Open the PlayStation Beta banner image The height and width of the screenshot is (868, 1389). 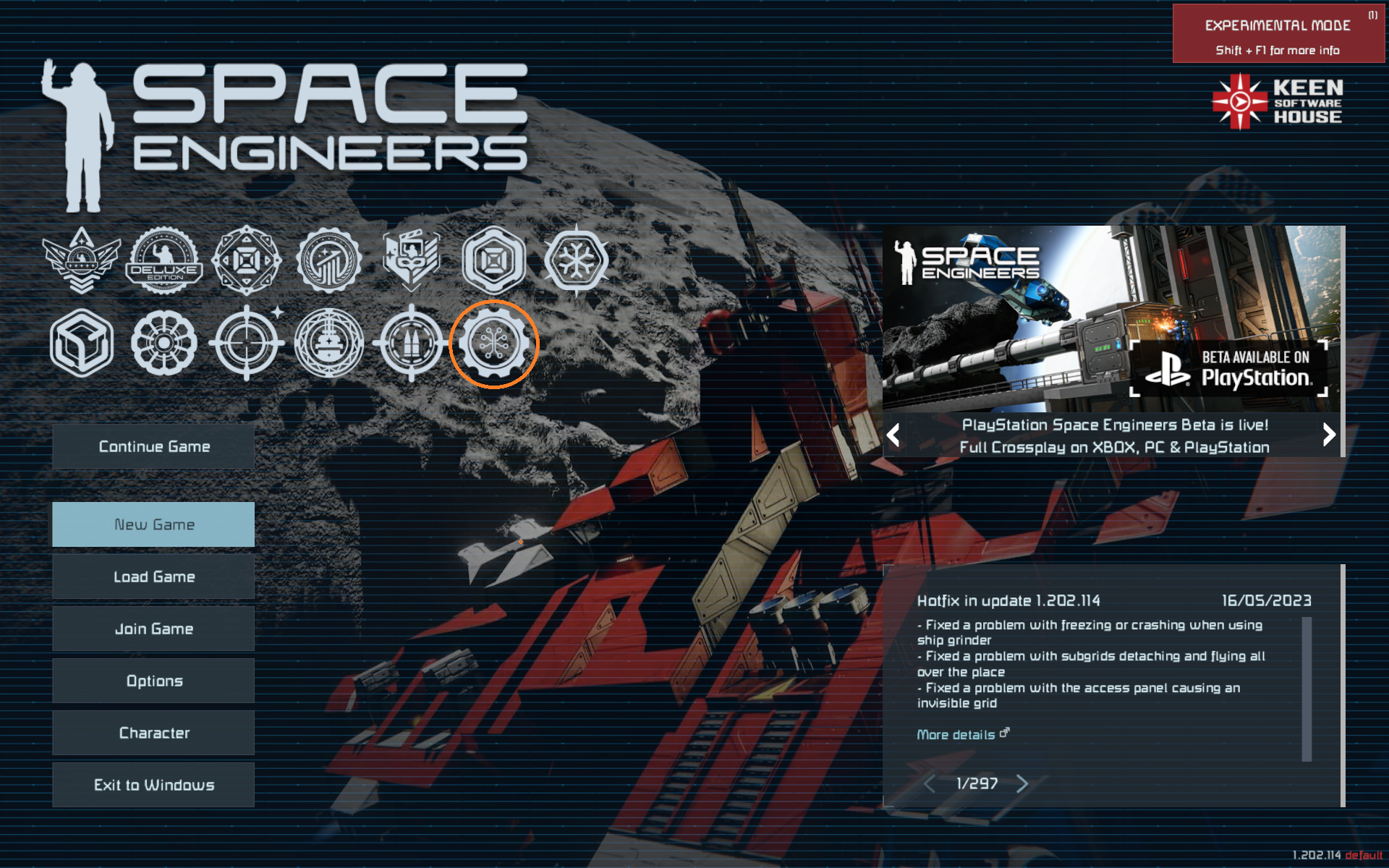pos(1111,319)
